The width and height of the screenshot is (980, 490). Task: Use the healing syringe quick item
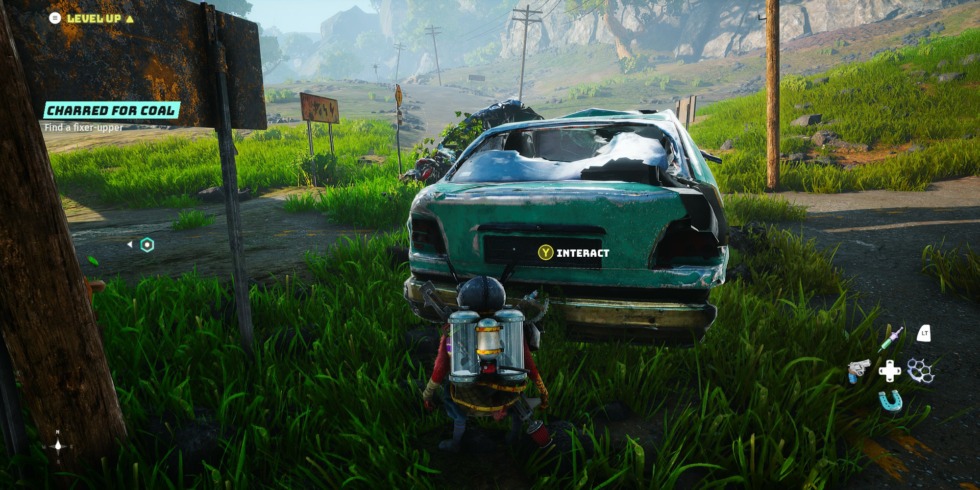[x=890, y=338]
